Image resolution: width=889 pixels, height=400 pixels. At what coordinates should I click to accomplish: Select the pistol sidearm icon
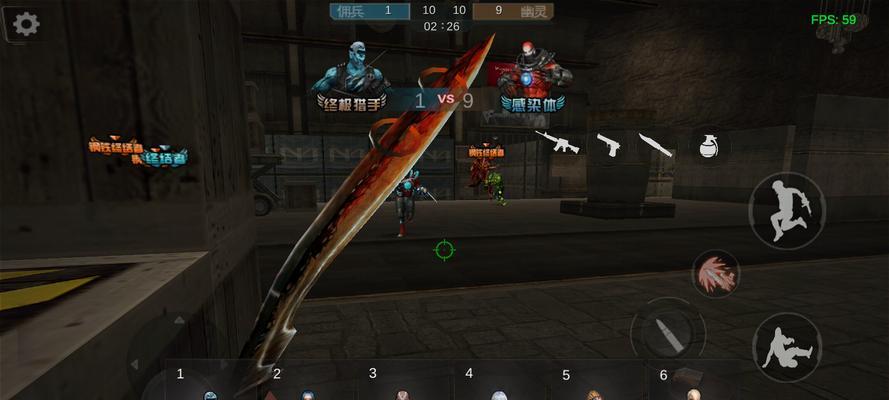609,144
